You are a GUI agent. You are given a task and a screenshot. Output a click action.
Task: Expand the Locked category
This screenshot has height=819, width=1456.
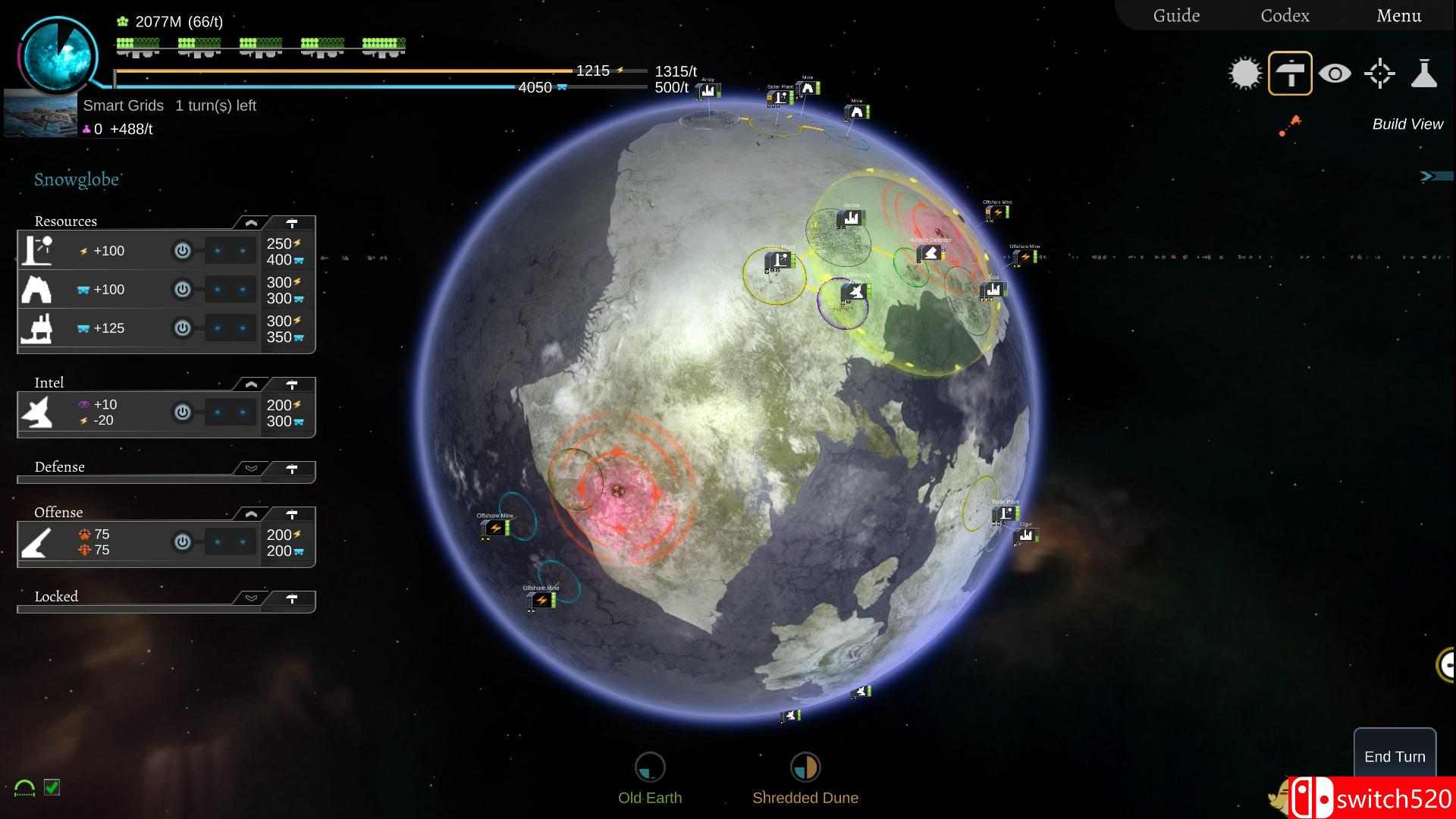[251, 598]
